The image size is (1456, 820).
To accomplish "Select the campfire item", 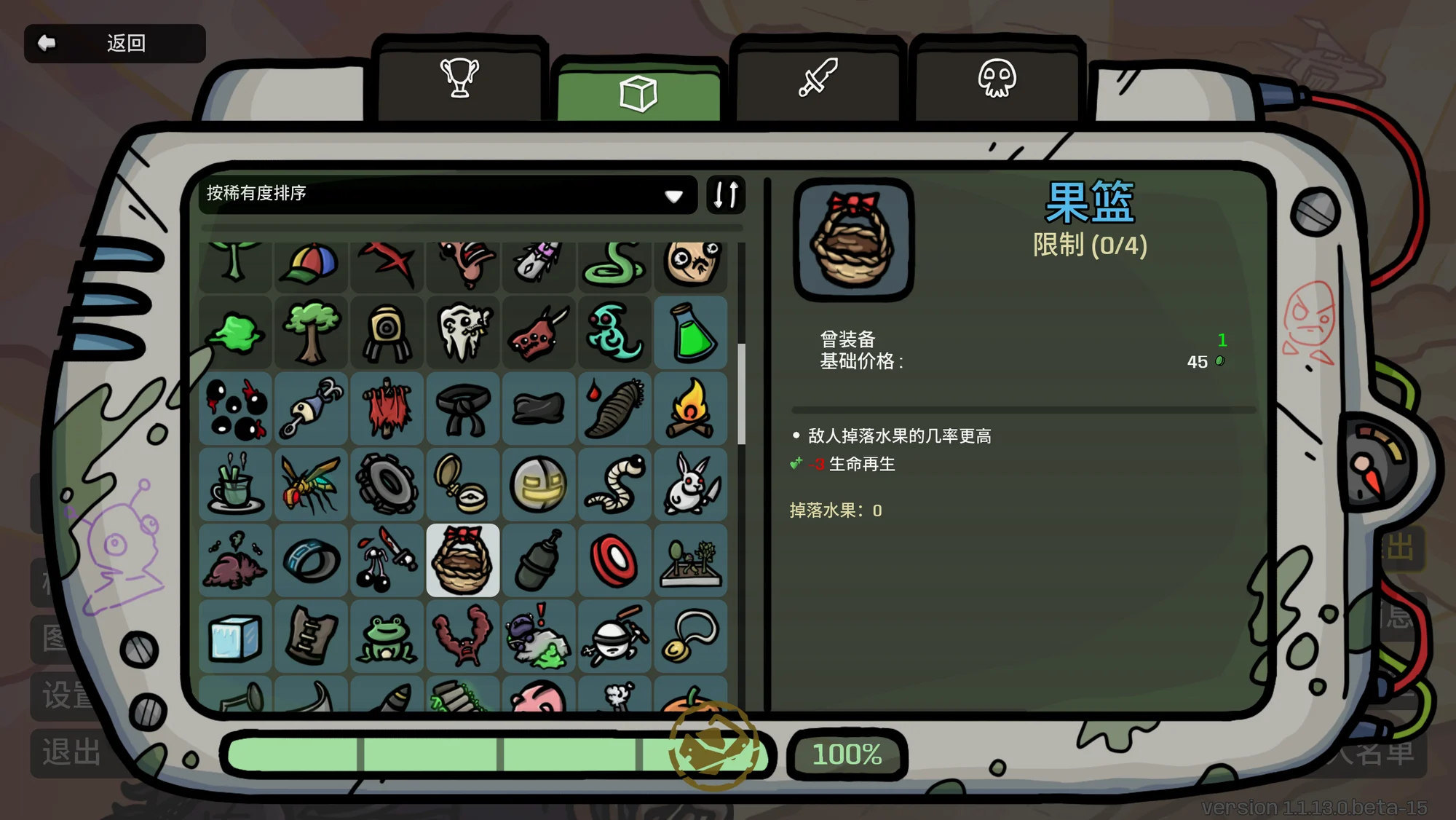I will pyautogui.click(x=690, y=409).
